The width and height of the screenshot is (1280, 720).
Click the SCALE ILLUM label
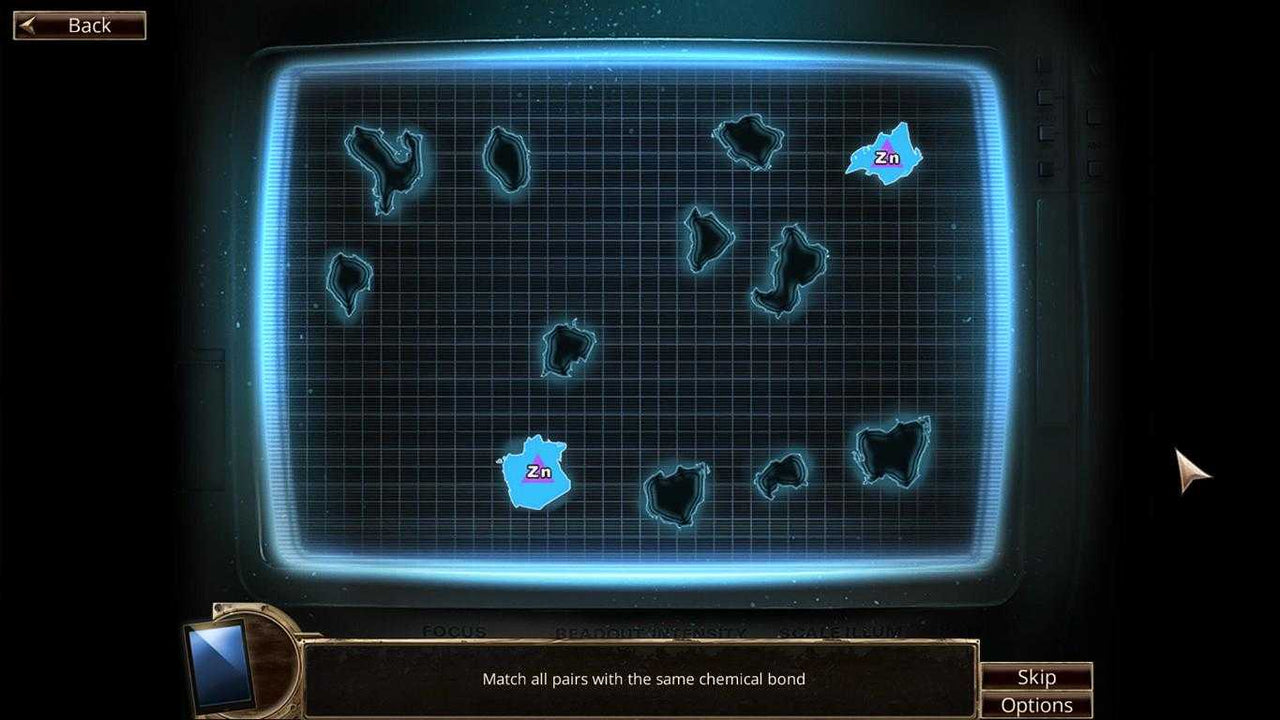[840, 632]
